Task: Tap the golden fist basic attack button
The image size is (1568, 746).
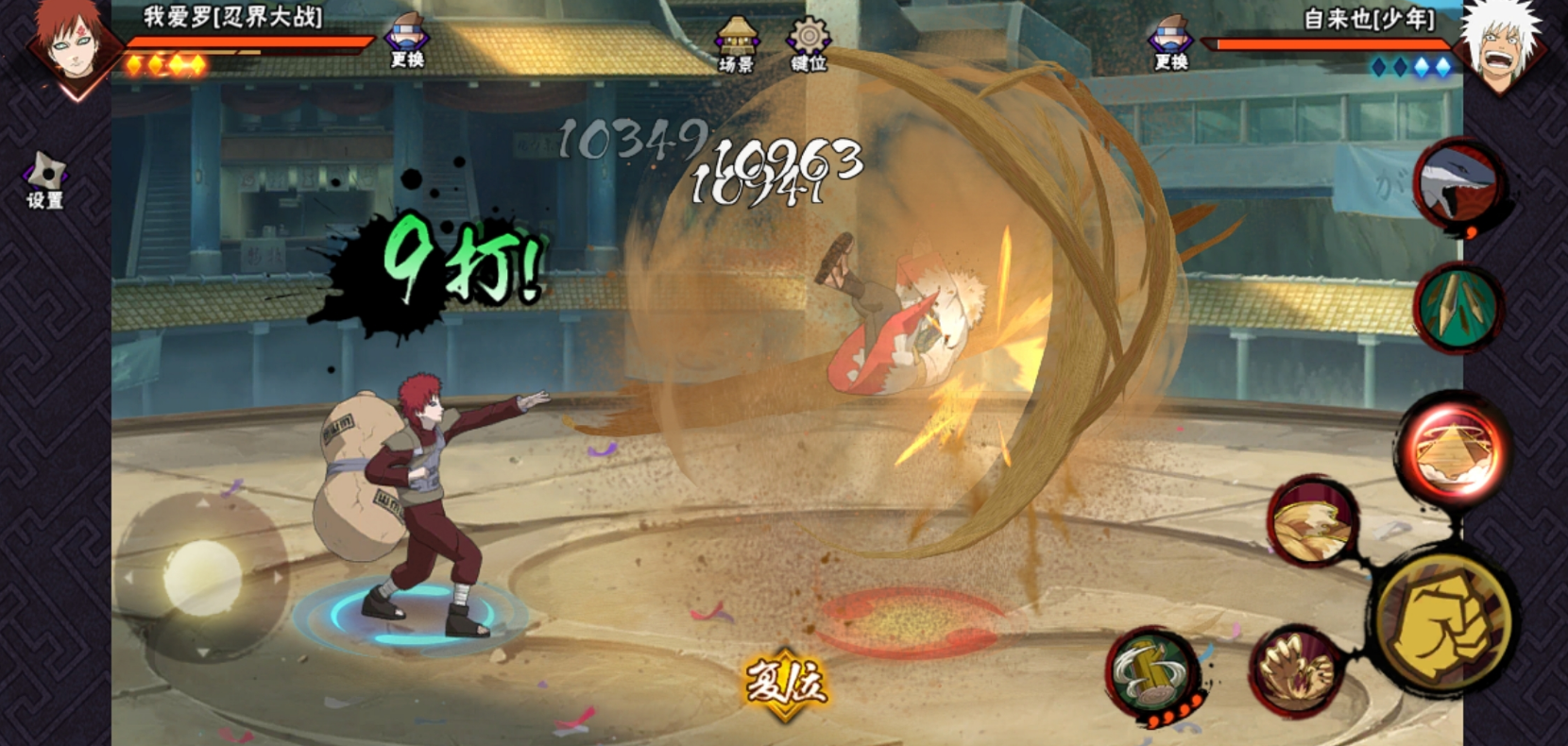Action: (x=1441, y=622)
